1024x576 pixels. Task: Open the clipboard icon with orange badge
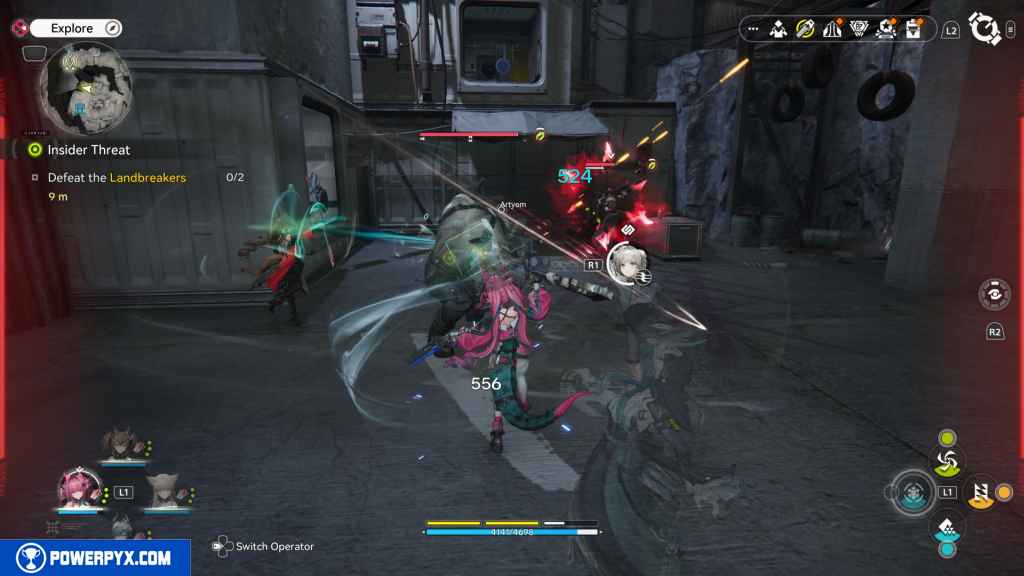(912, 29)
